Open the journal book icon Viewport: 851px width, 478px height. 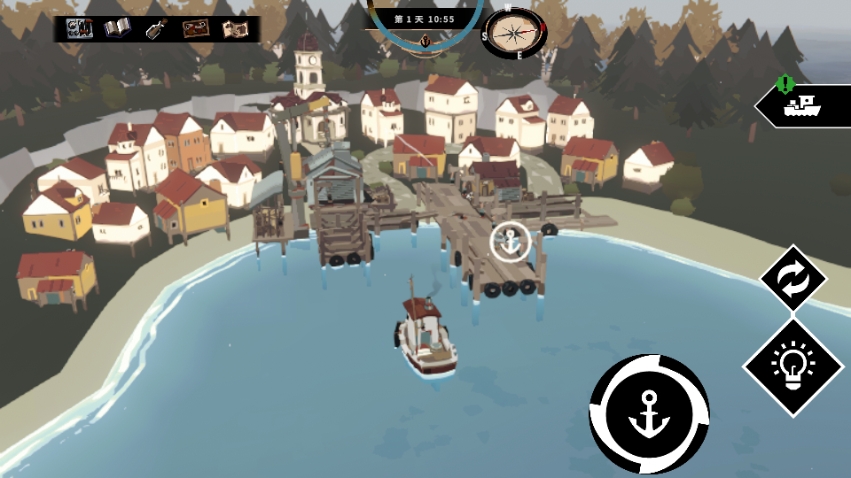118,28
